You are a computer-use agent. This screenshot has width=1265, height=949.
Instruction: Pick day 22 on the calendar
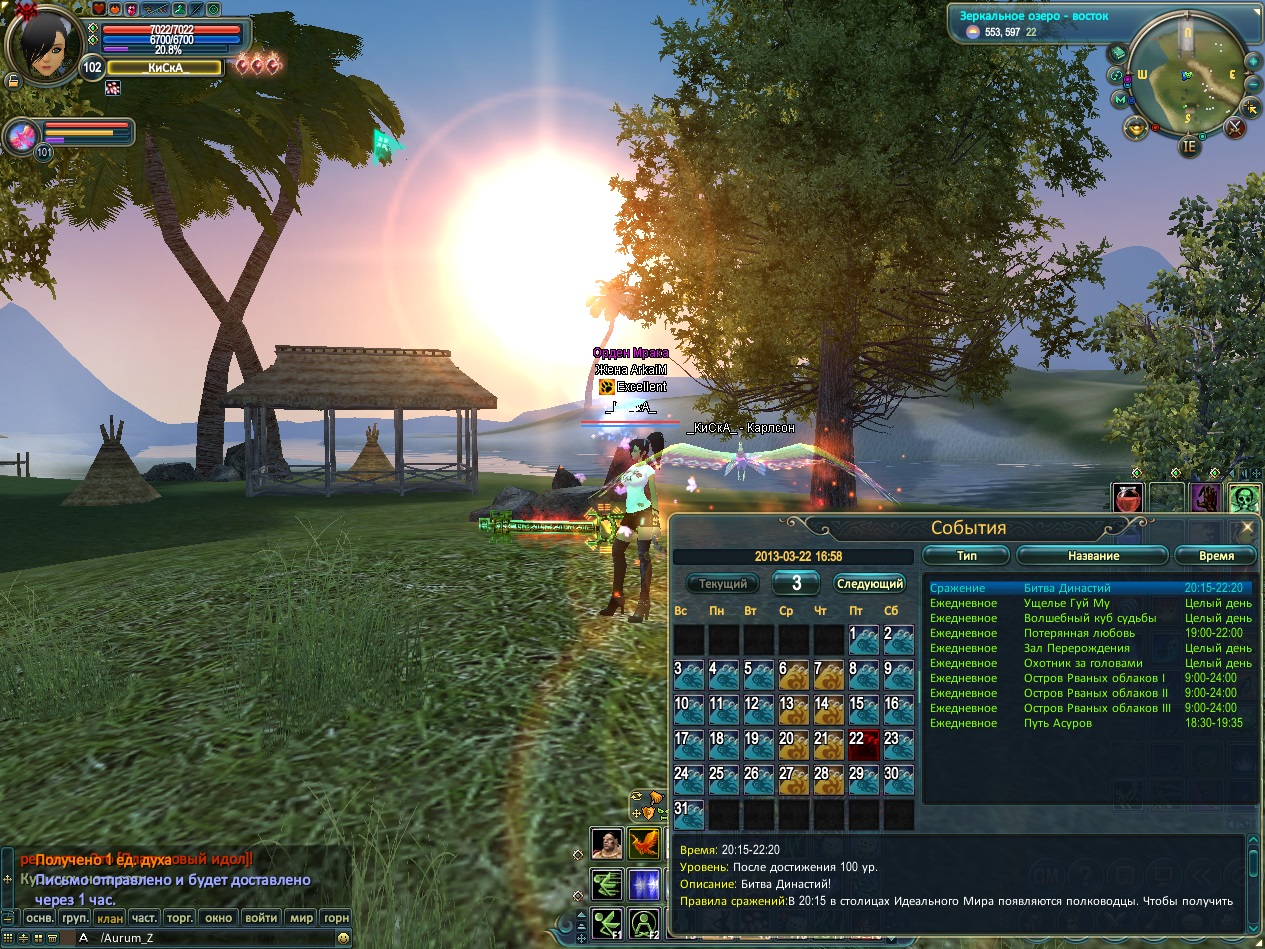point(863,745)
